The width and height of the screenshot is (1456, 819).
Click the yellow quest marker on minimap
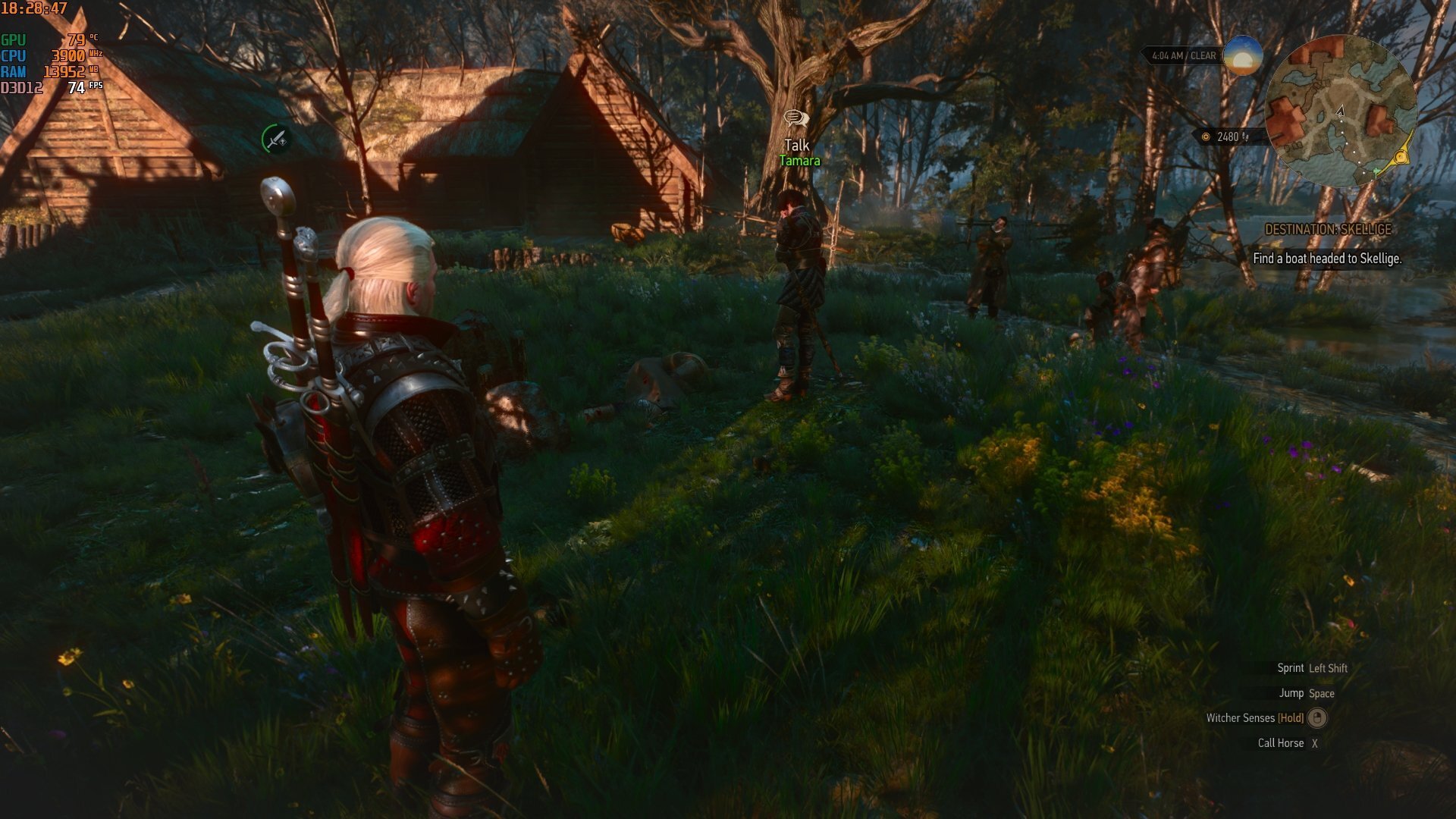coord(1401,158)
